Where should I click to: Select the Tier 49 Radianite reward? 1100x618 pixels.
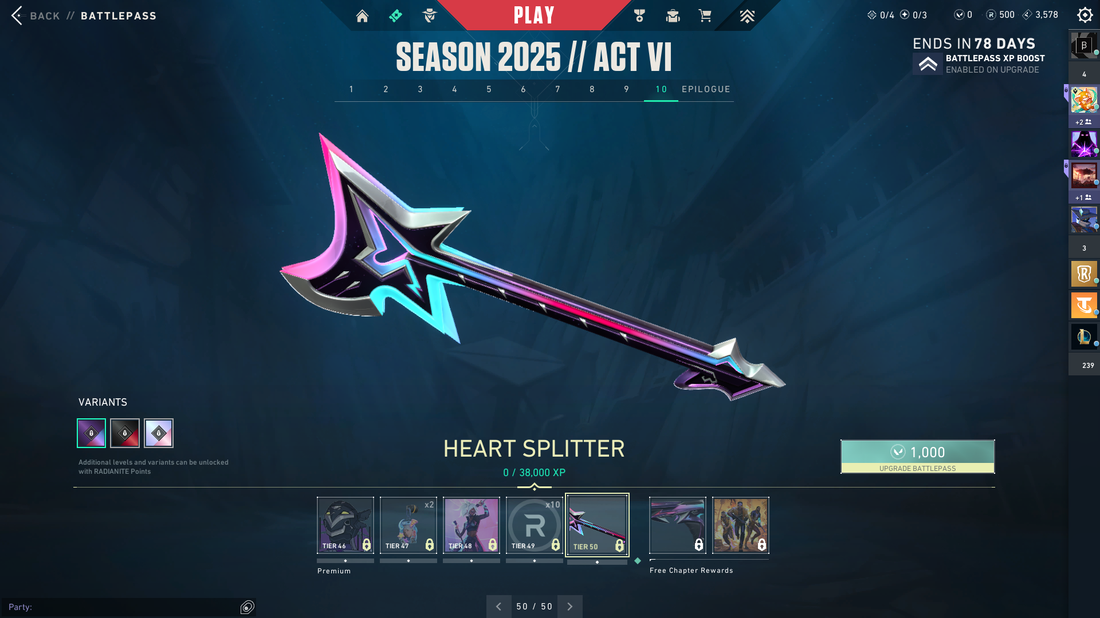[x=534, y=525]
